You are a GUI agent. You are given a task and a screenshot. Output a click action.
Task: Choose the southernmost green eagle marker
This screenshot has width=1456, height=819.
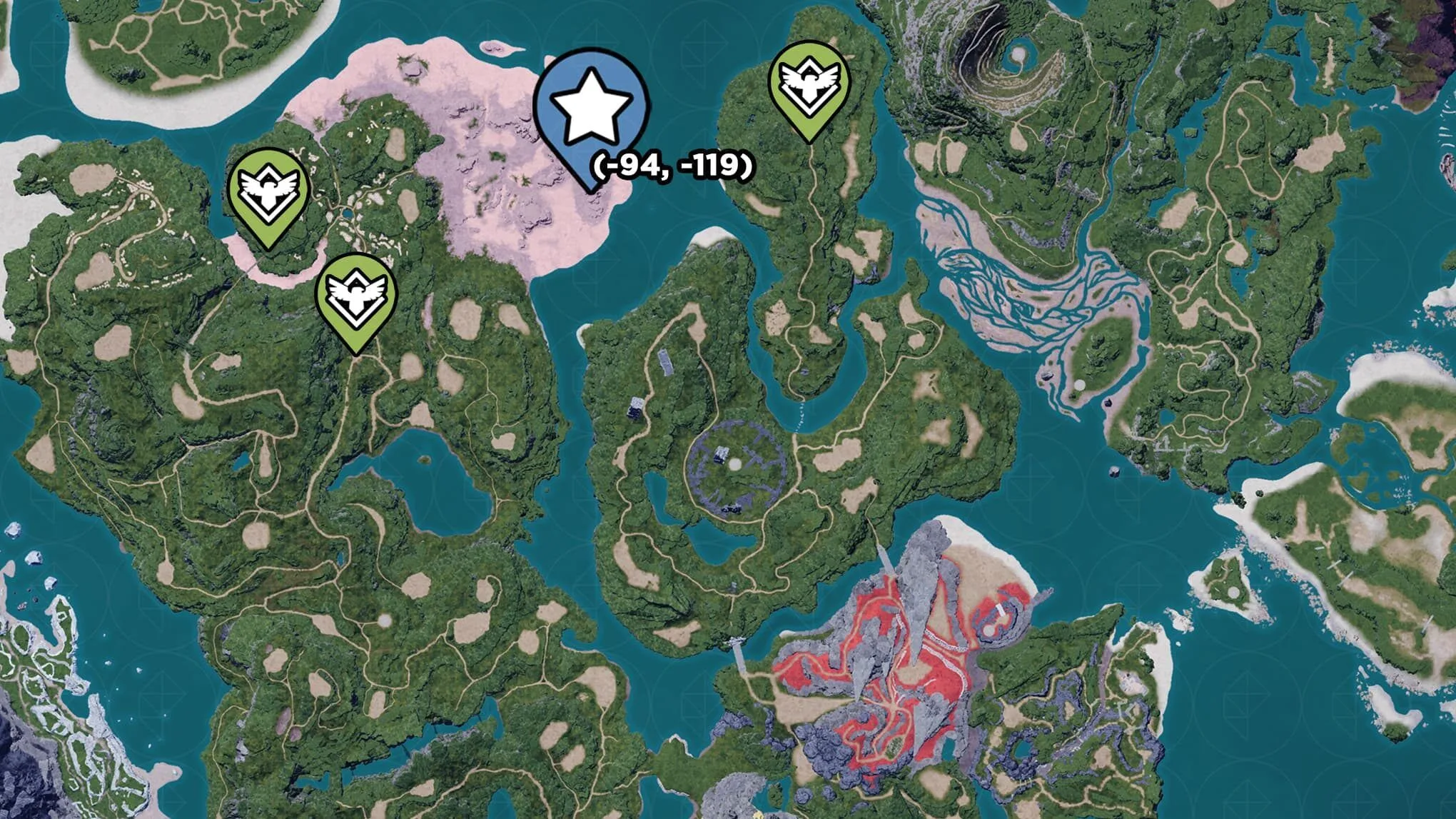coord(355,296)
